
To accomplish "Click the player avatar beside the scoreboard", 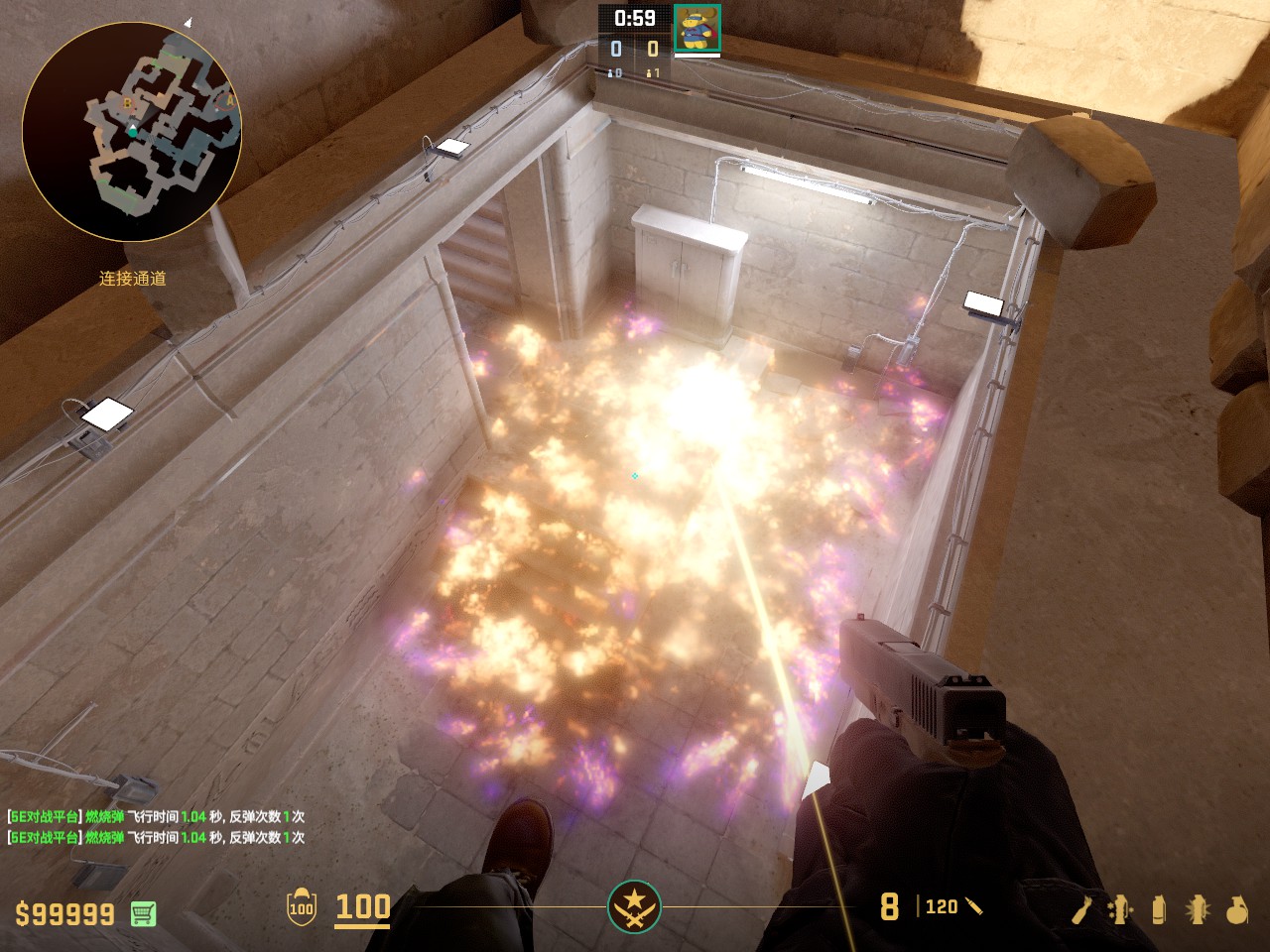I will coord(697,28).
